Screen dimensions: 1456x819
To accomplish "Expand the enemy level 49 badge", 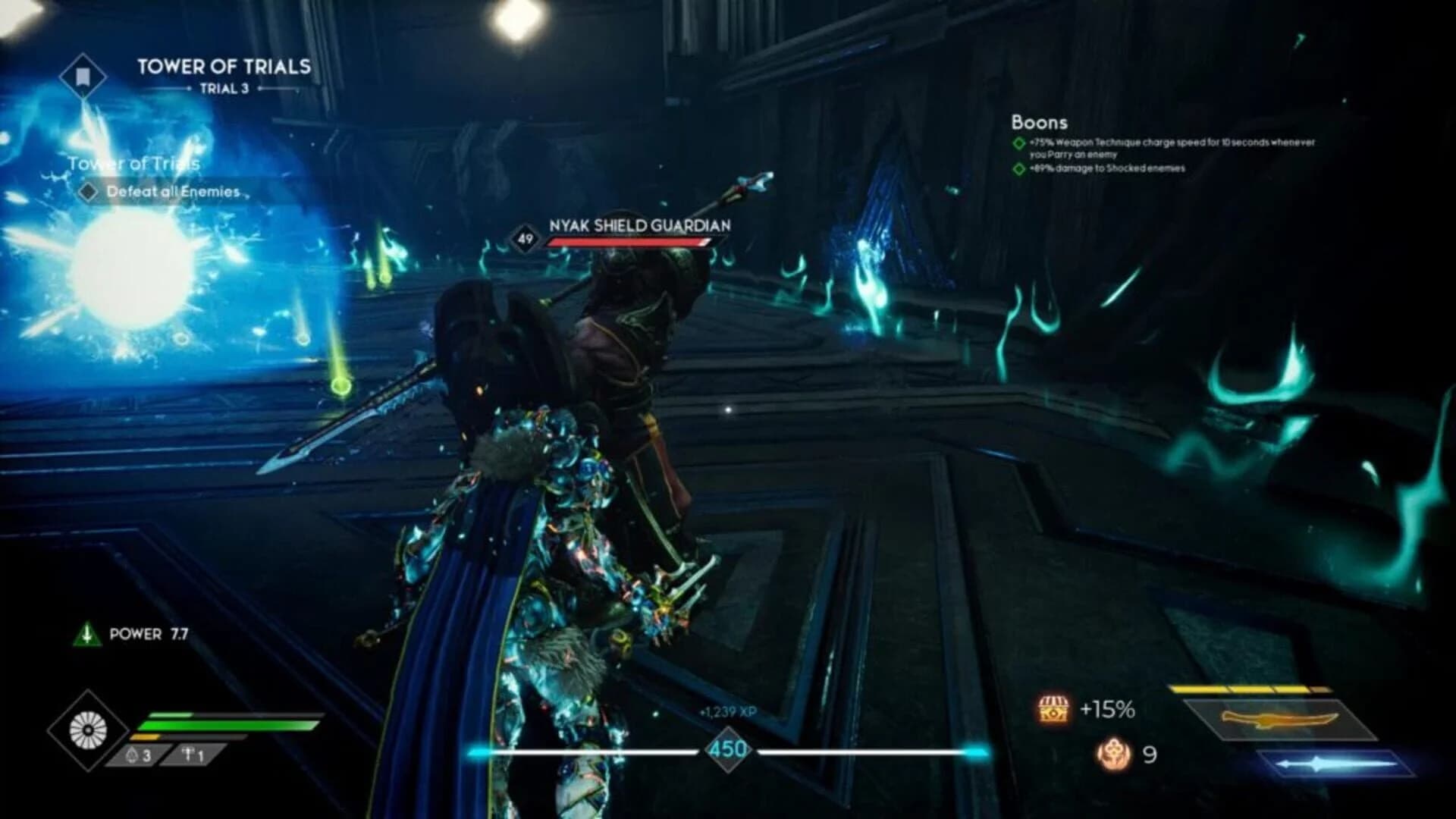I will [x=525, y=239].
